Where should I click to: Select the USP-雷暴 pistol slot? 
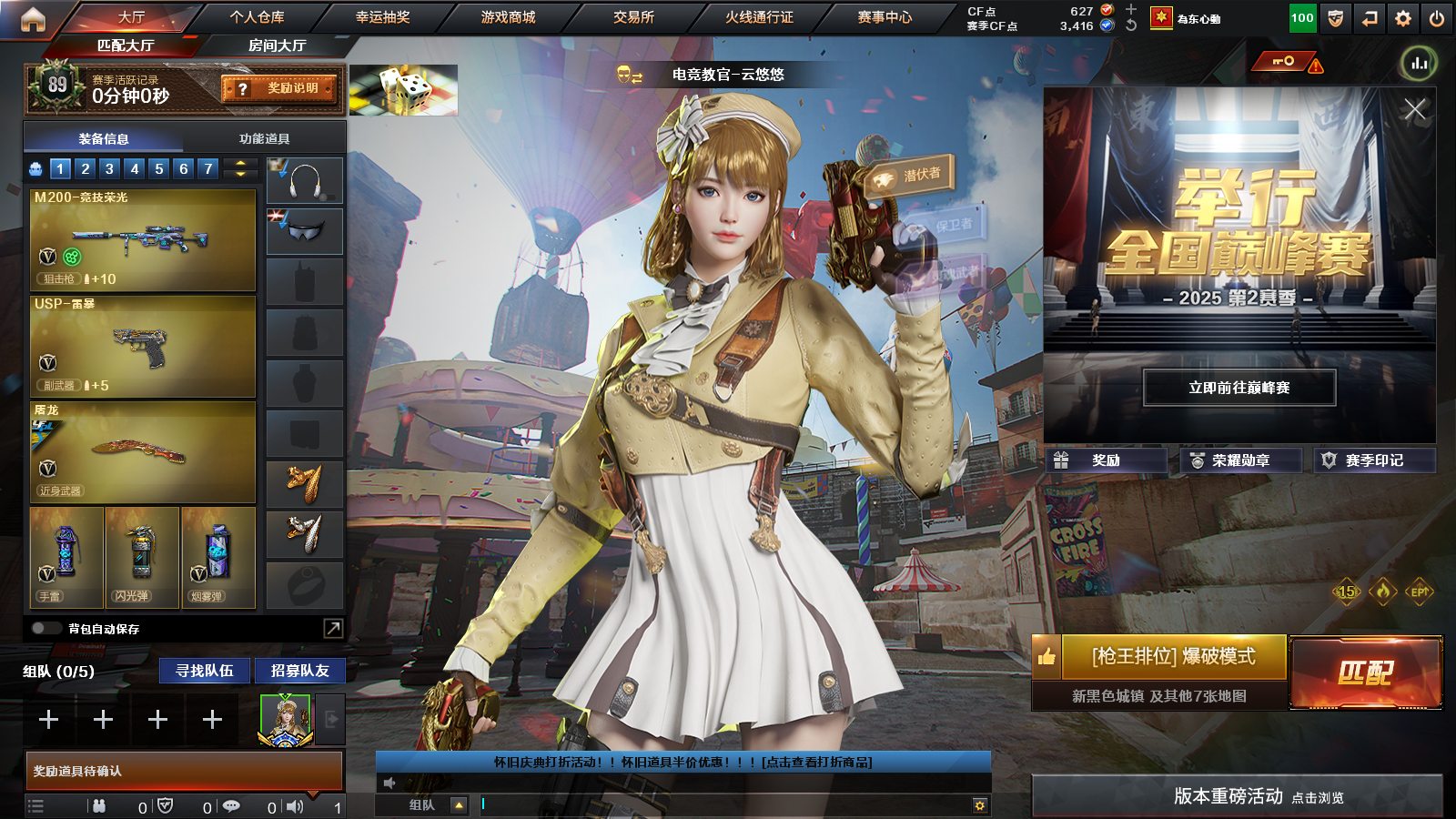click(143, 347)
